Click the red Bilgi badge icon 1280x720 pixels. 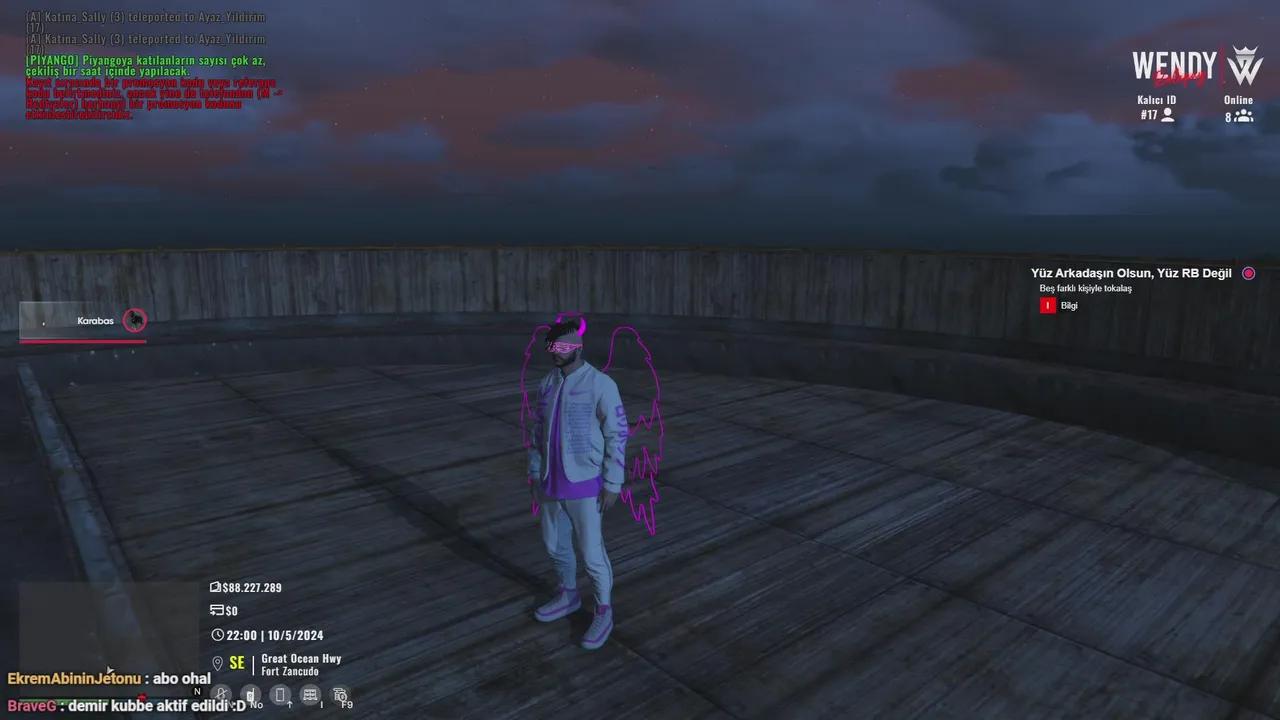[1046, 305]
